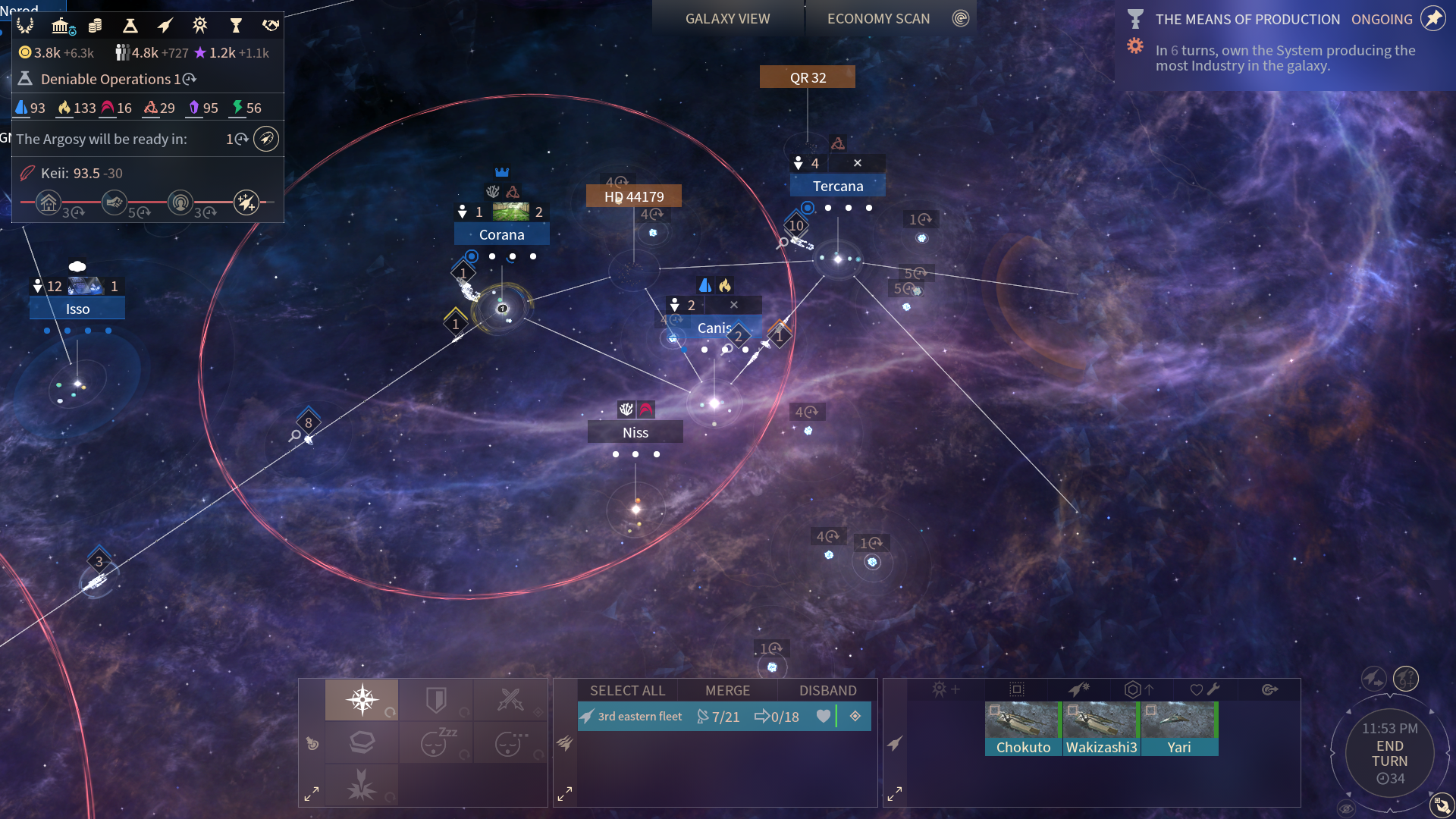The image size is (1456, 819).
Task: Pin The Means of Production quest
Action: tap(1432, 19)
